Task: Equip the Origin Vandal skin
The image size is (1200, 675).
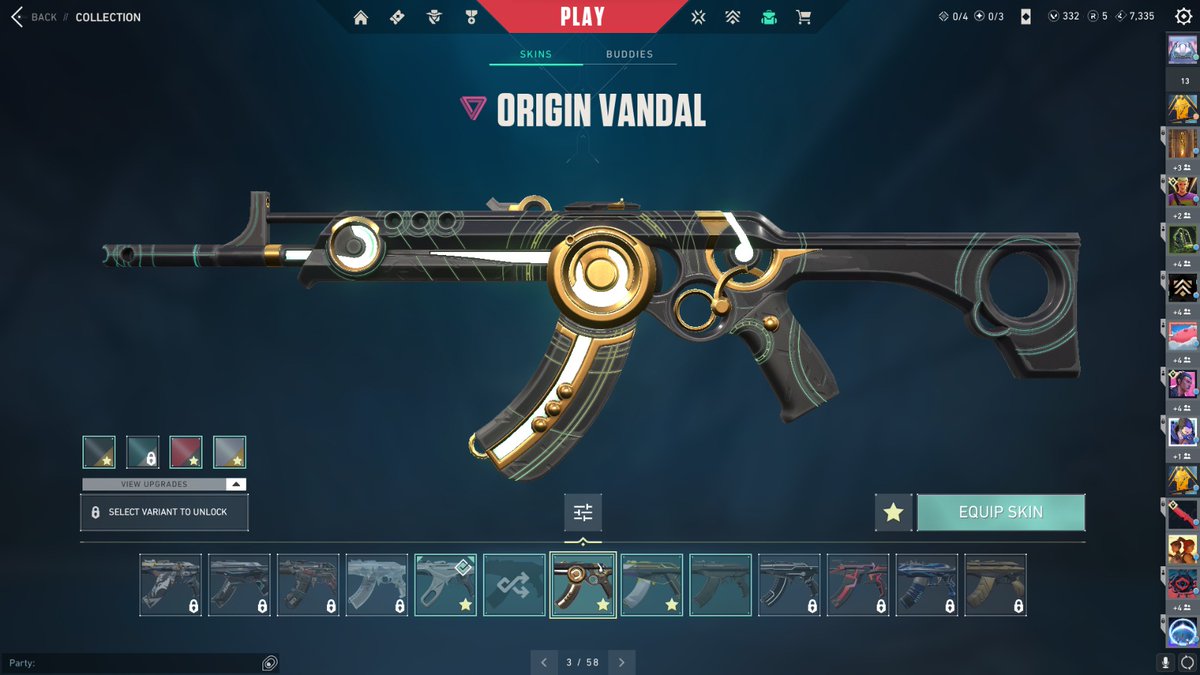Action: click(1000, 512)
